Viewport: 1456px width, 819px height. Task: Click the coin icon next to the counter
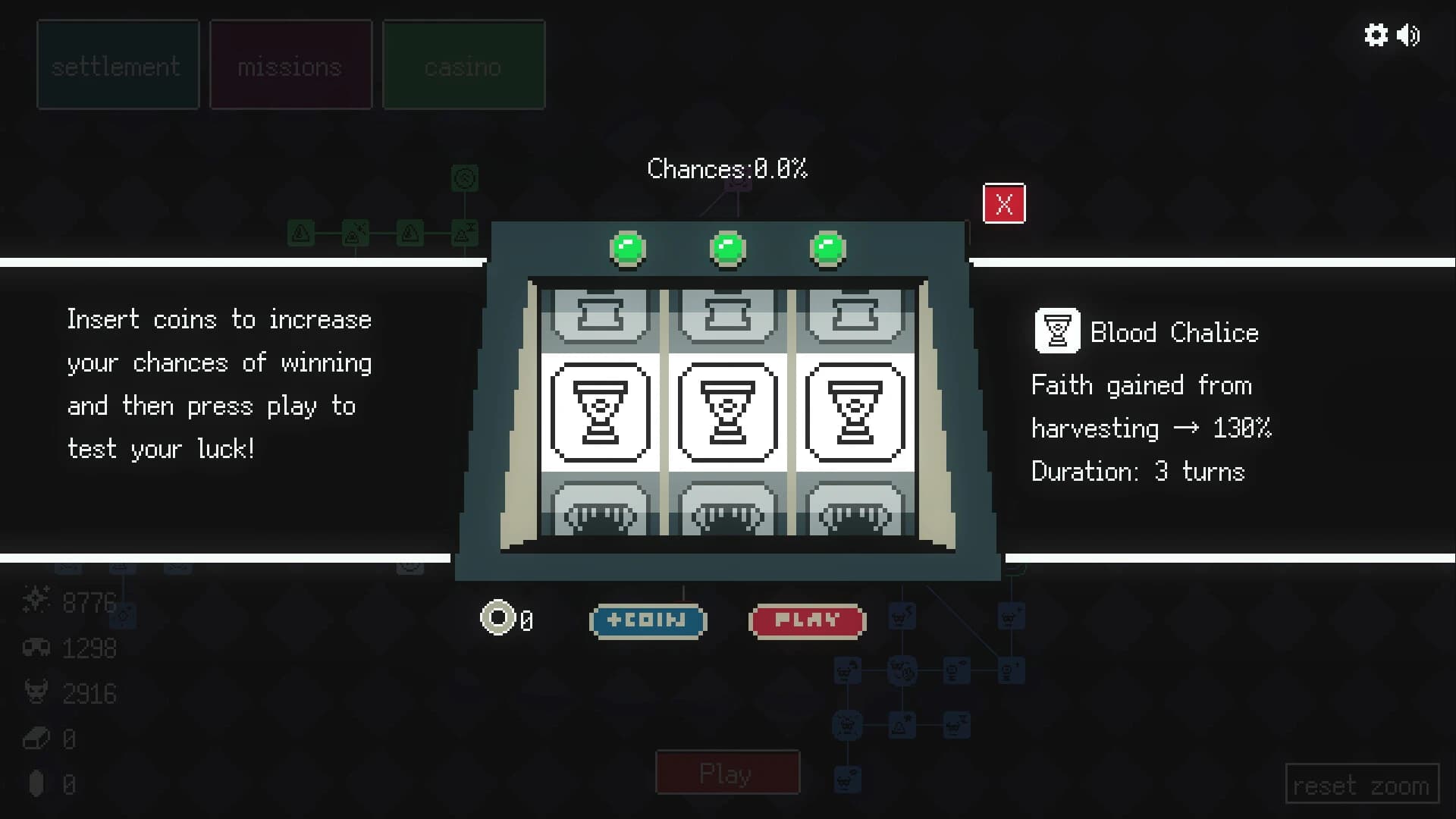tap(498, 619)
